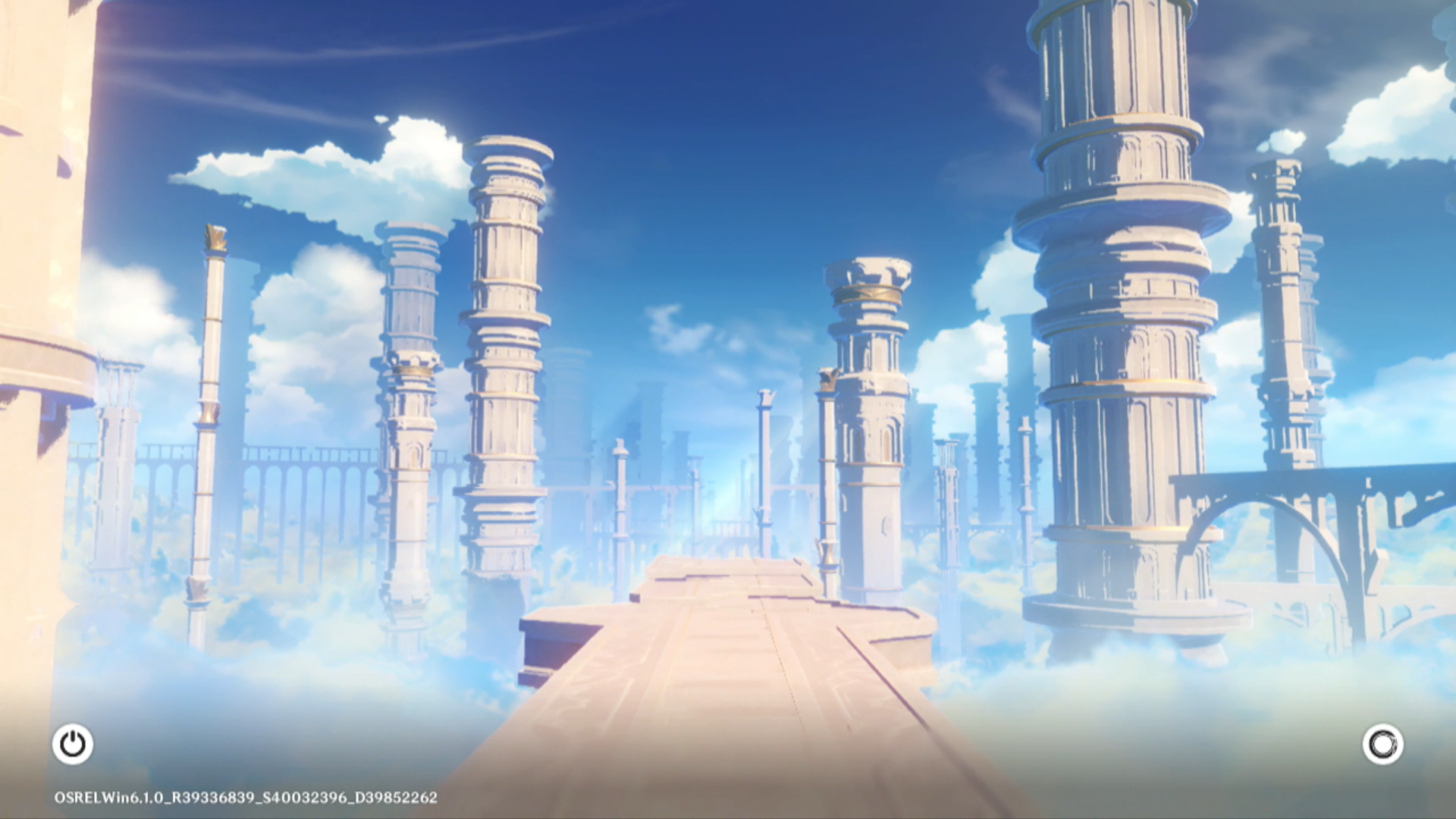Open the circular ring icon button
Screen dimensions: 1456x819
coord(1382,744)
